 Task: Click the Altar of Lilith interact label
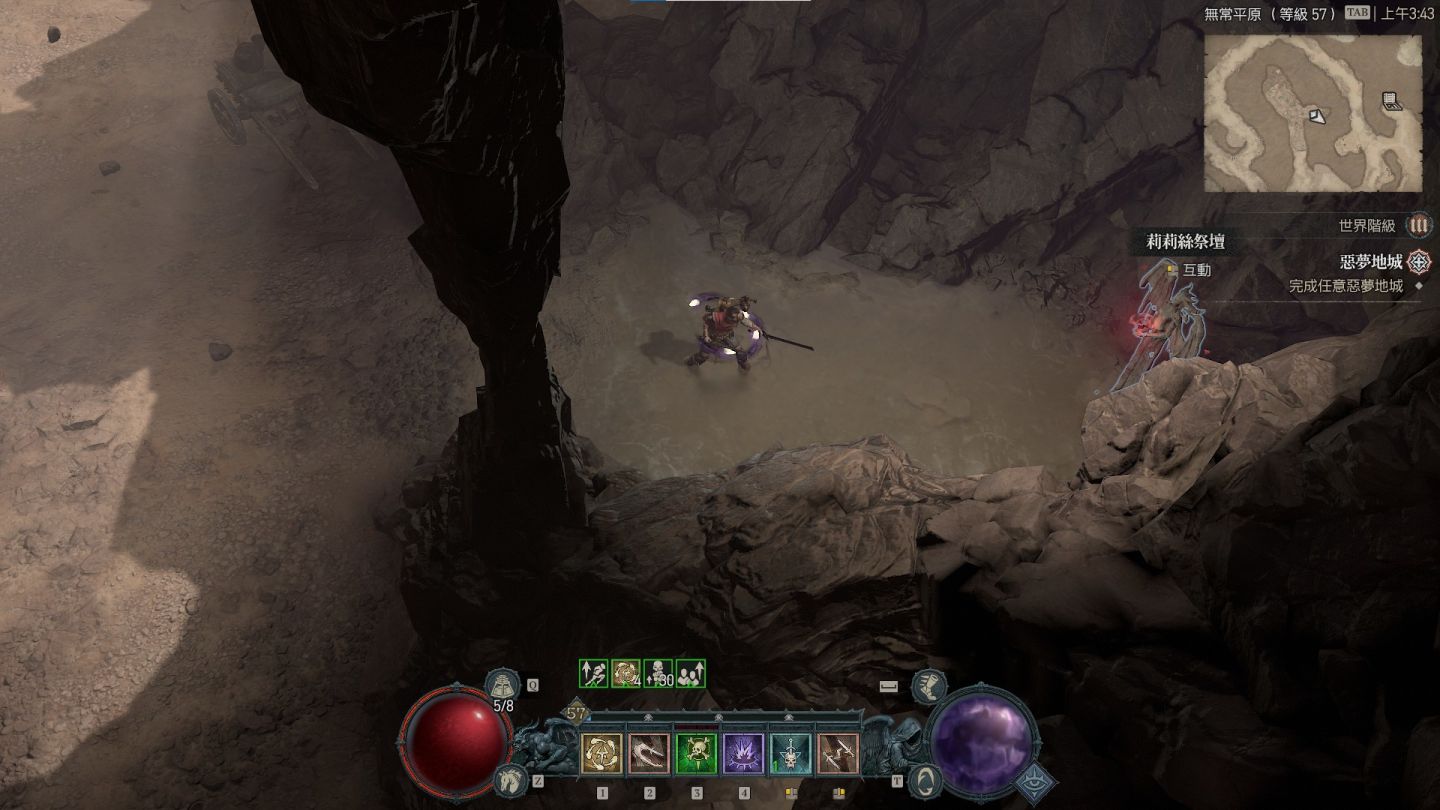click(1196, 270)
